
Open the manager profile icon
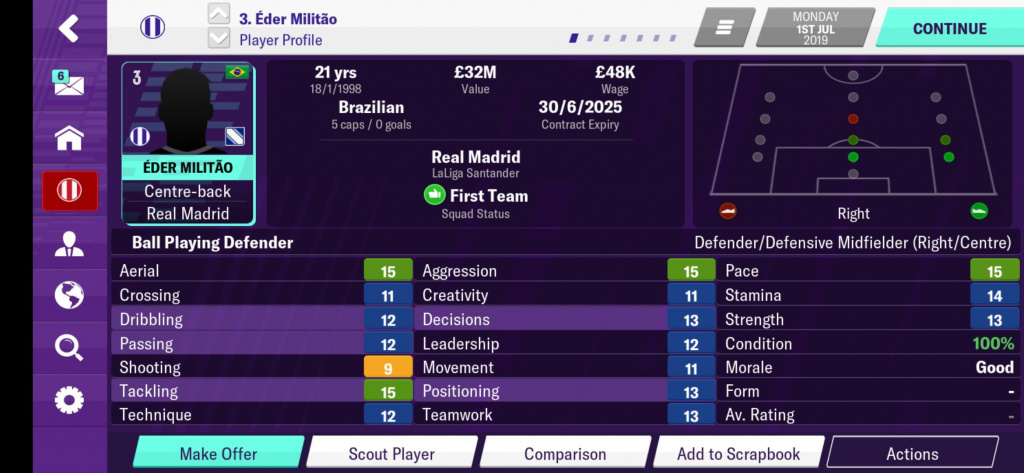tap(68, 243)
